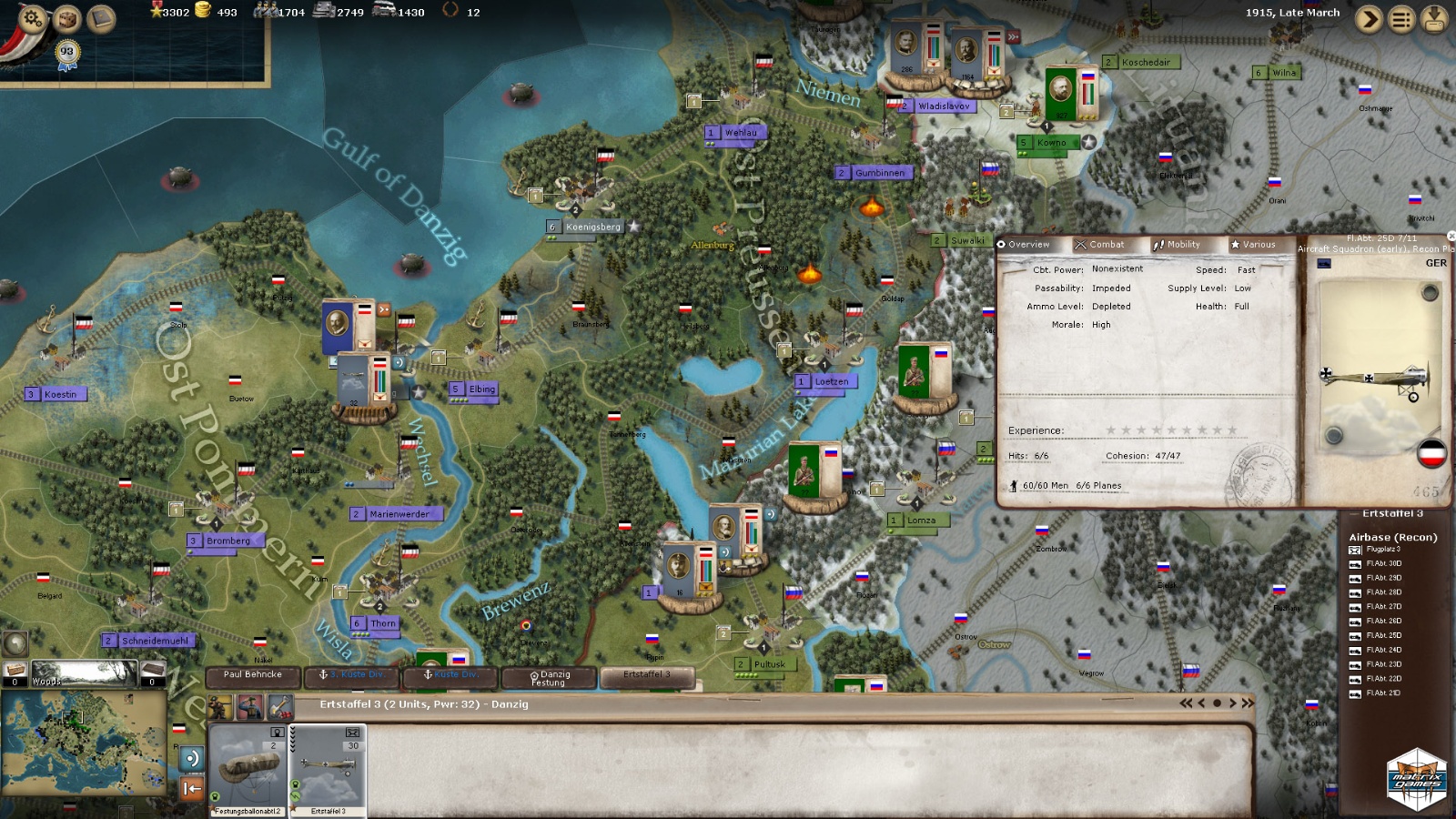Open the gear settings icon

tap(32, 18)
